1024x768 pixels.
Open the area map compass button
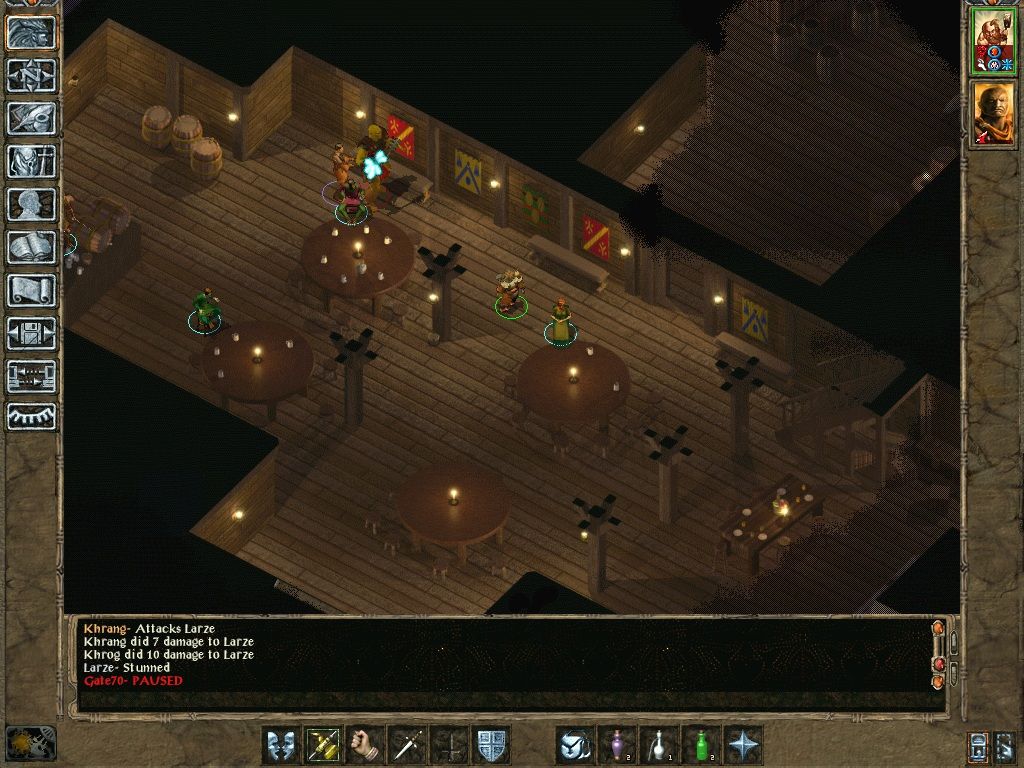(x=31, y=76)
